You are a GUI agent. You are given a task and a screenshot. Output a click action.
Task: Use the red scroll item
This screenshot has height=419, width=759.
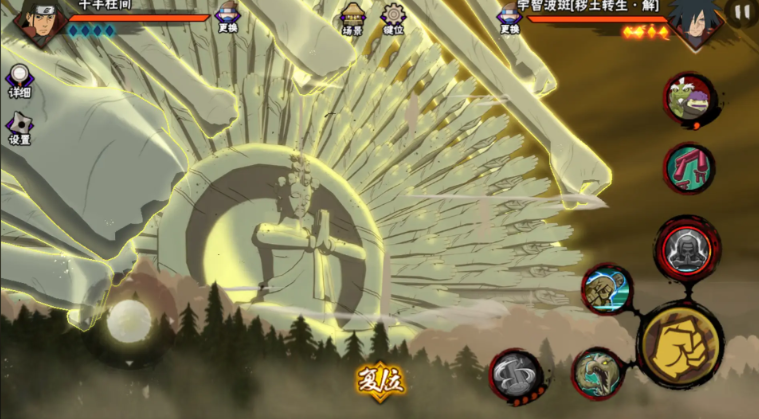(688, 167)
